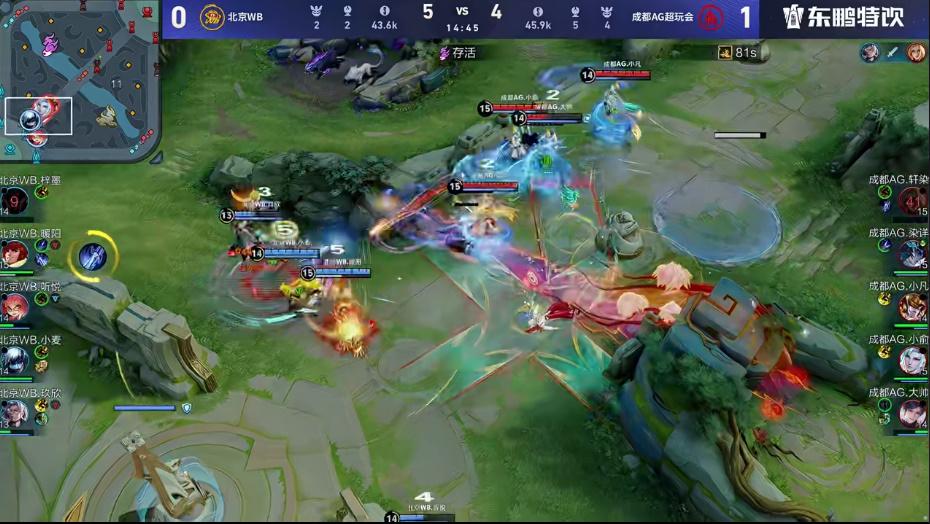The width and height of the screenshot is (930, 524).
Task: Select player 成都AG.柔详's portrait
Action: [912, 254]
